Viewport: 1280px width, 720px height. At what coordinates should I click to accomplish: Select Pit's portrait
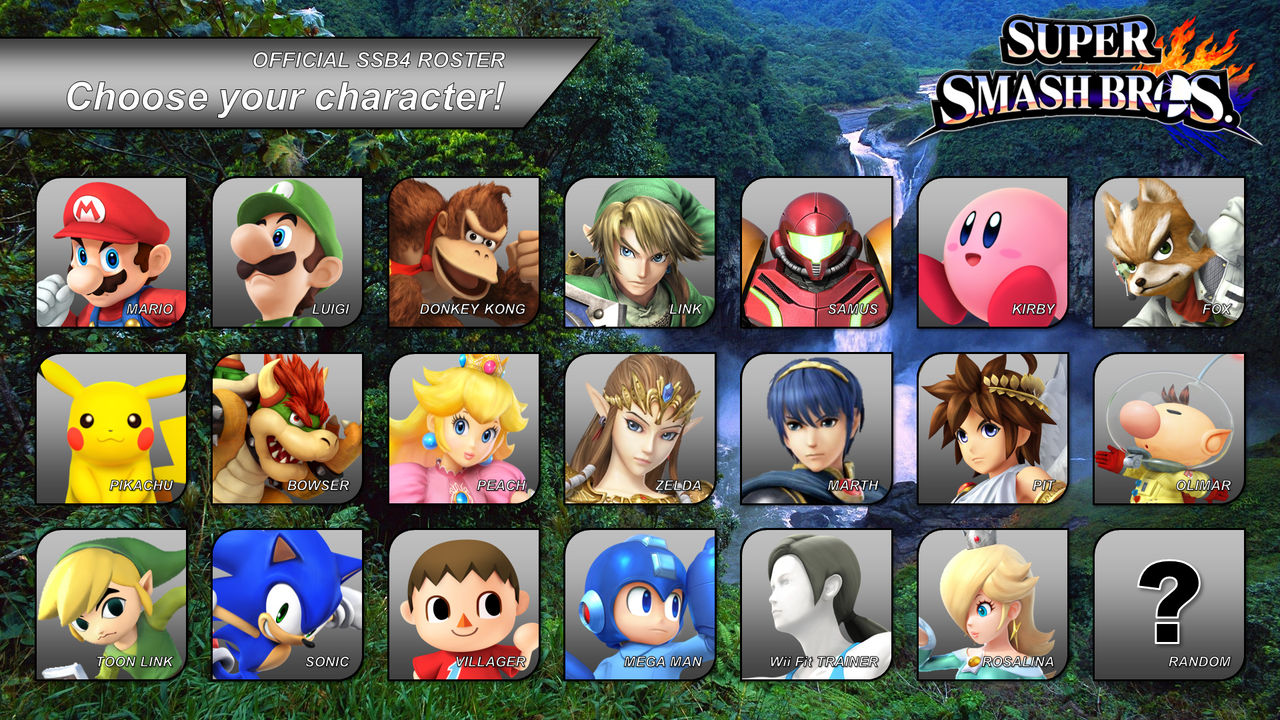click(991, 430)
